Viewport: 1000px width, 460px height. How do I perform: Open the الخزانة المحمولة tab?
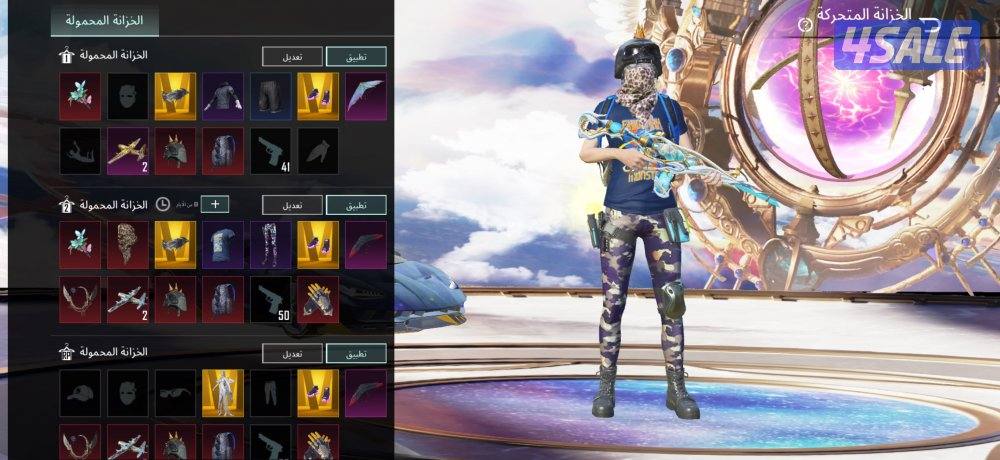104,20
